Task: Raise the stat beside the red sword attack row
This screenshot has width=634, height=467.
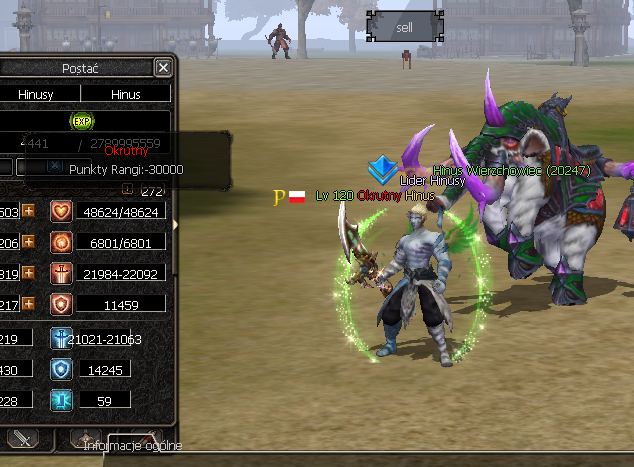Action: point(29,273)
